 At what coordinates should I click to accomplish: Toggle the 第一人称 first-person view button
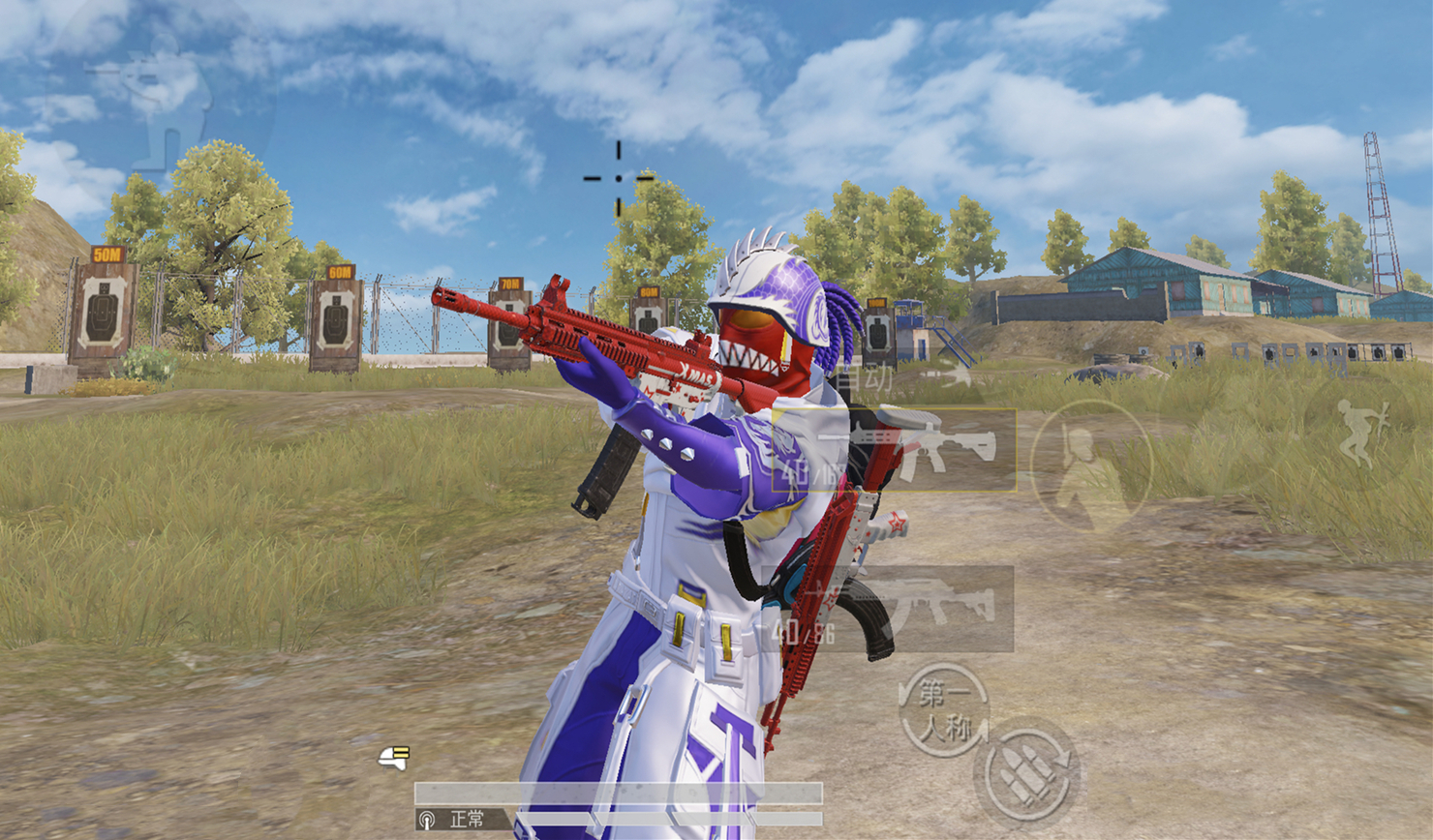943,709
